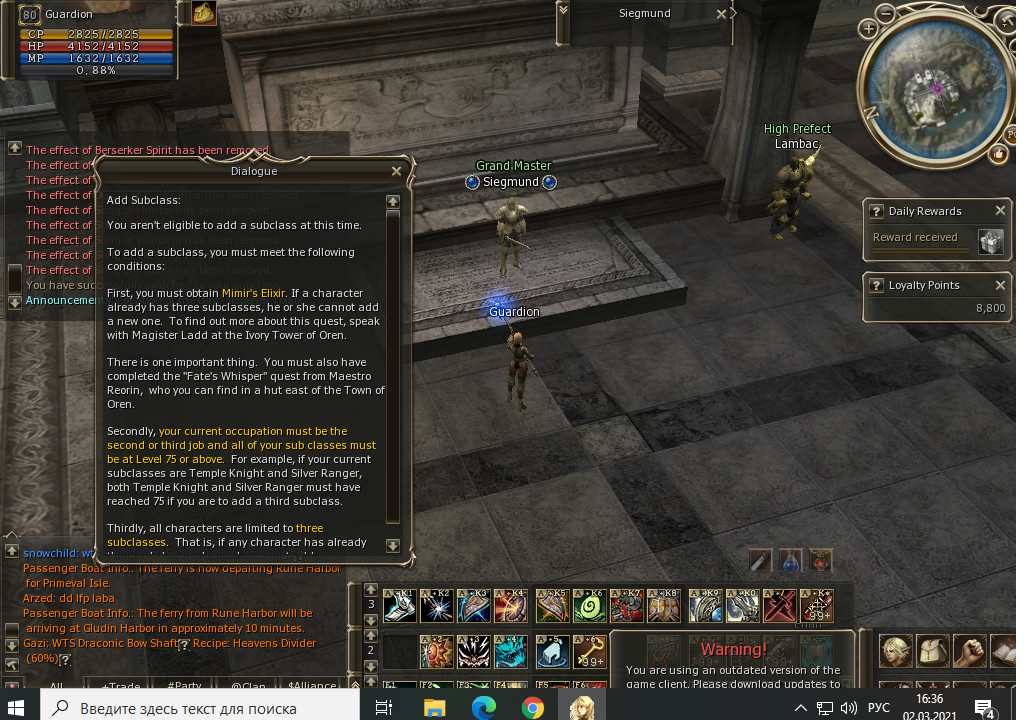Viewport: 1028px width, 720px height.
Task: Select the blue potion quick slot
Action: point(790,560)
